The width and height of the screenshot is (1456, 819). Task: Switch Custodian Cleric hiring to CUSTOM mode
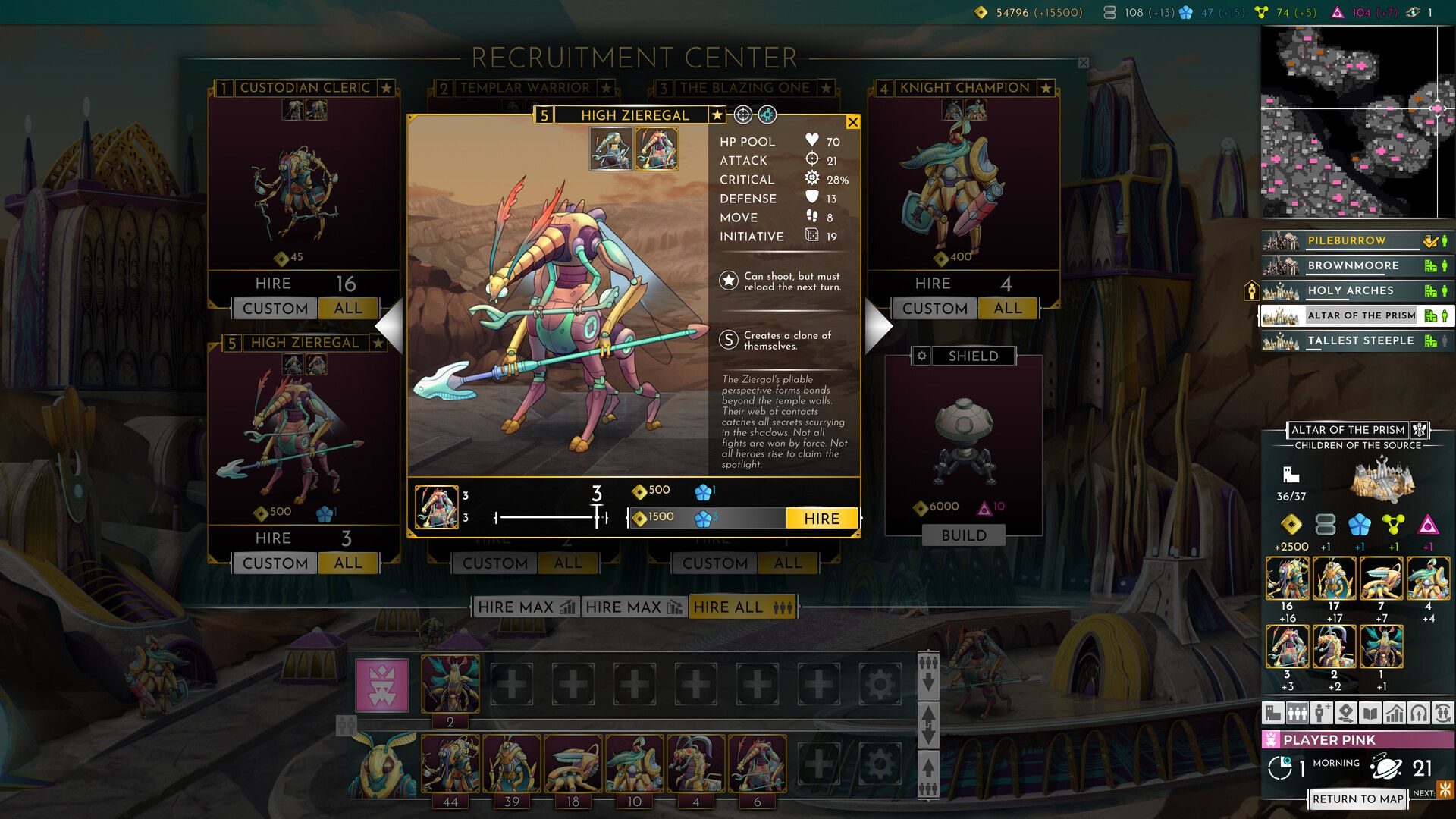point(274,308)
